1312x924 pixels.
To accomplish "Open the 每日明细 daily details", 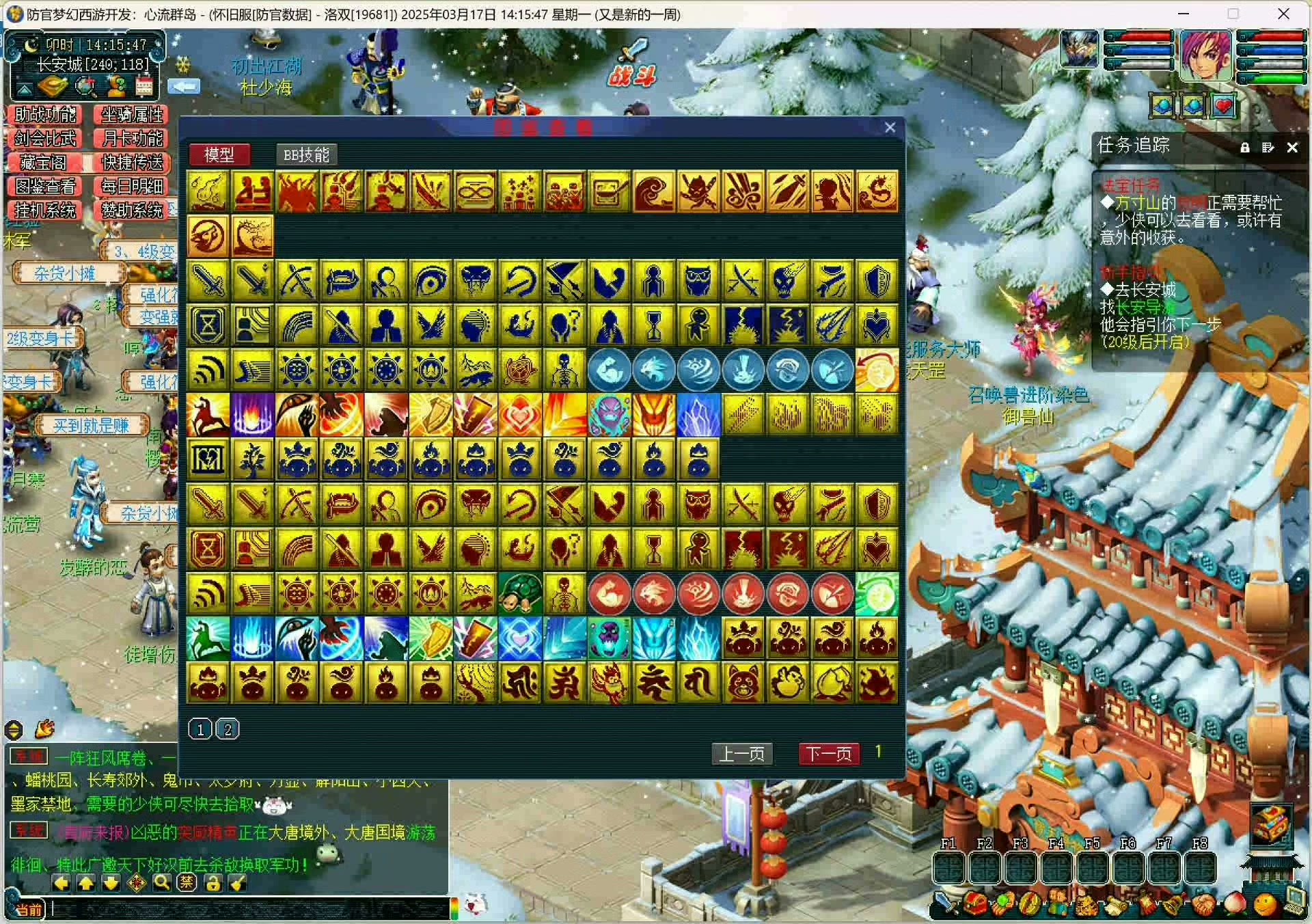I will point(132,187).
